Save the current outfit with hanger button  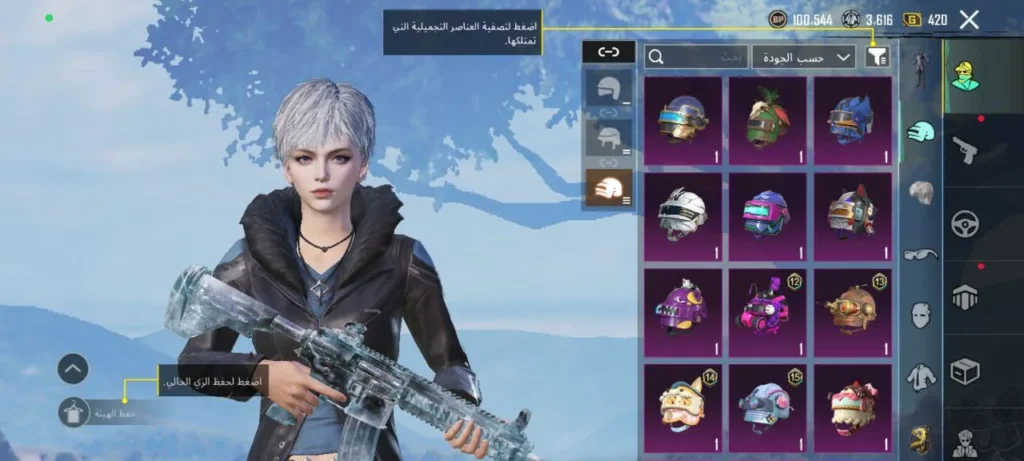point(74,412)
